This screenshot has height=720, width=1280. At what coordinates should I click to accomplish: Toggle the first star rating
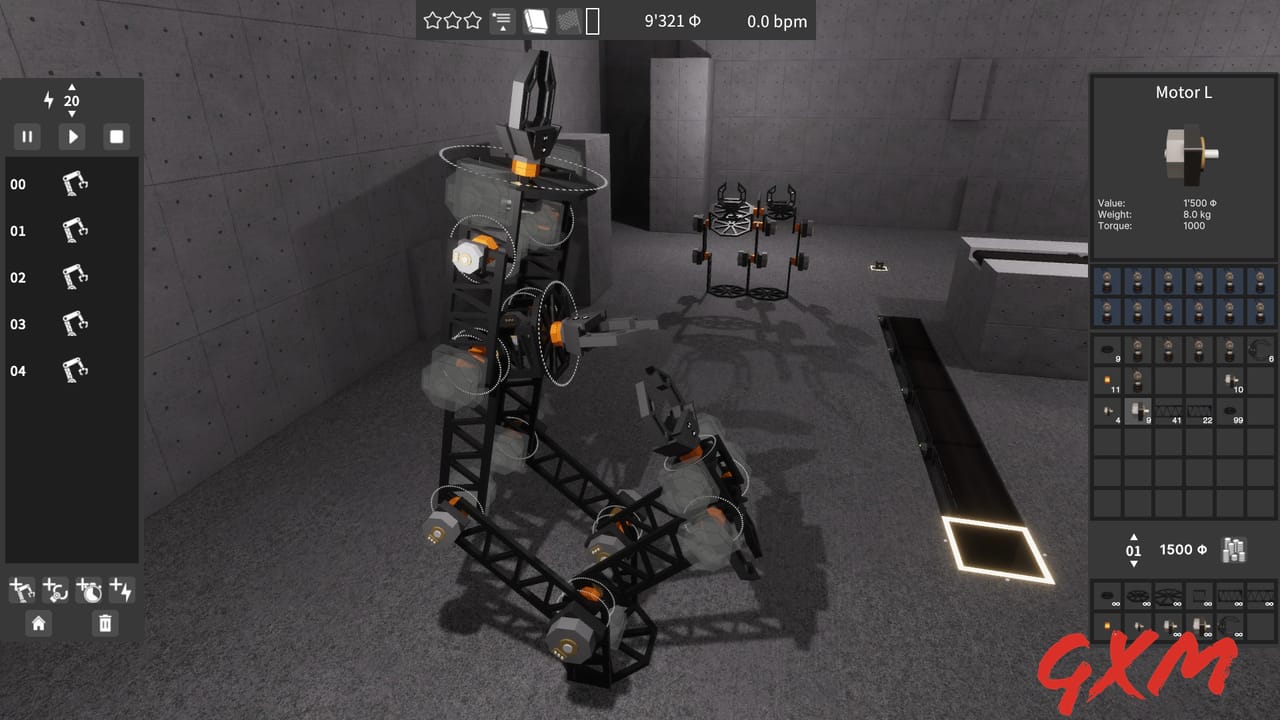(x=430, y=20)
